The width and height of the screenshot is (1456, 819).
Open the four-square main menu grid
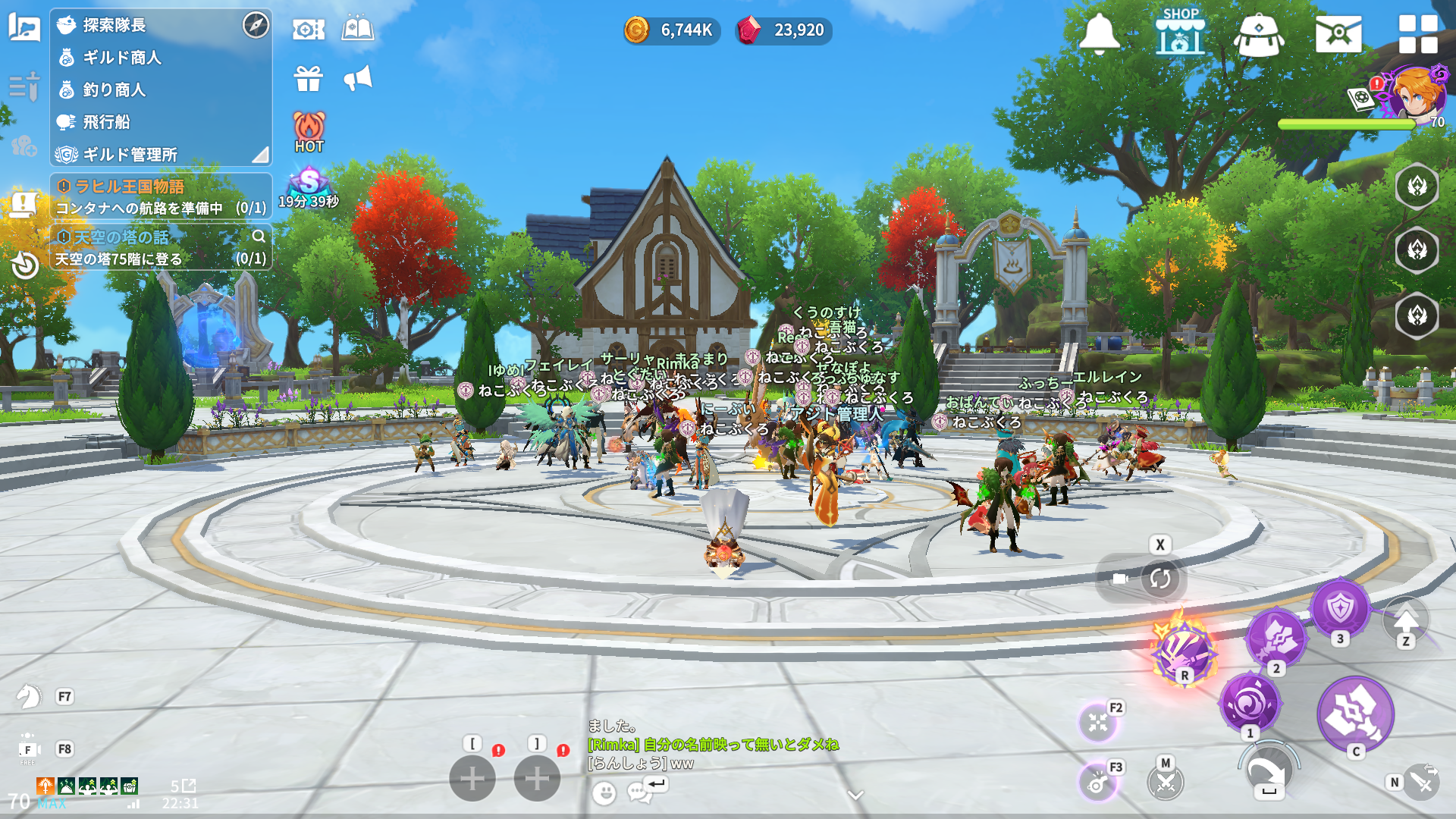pyautogui.click(x=1417, y=34)
